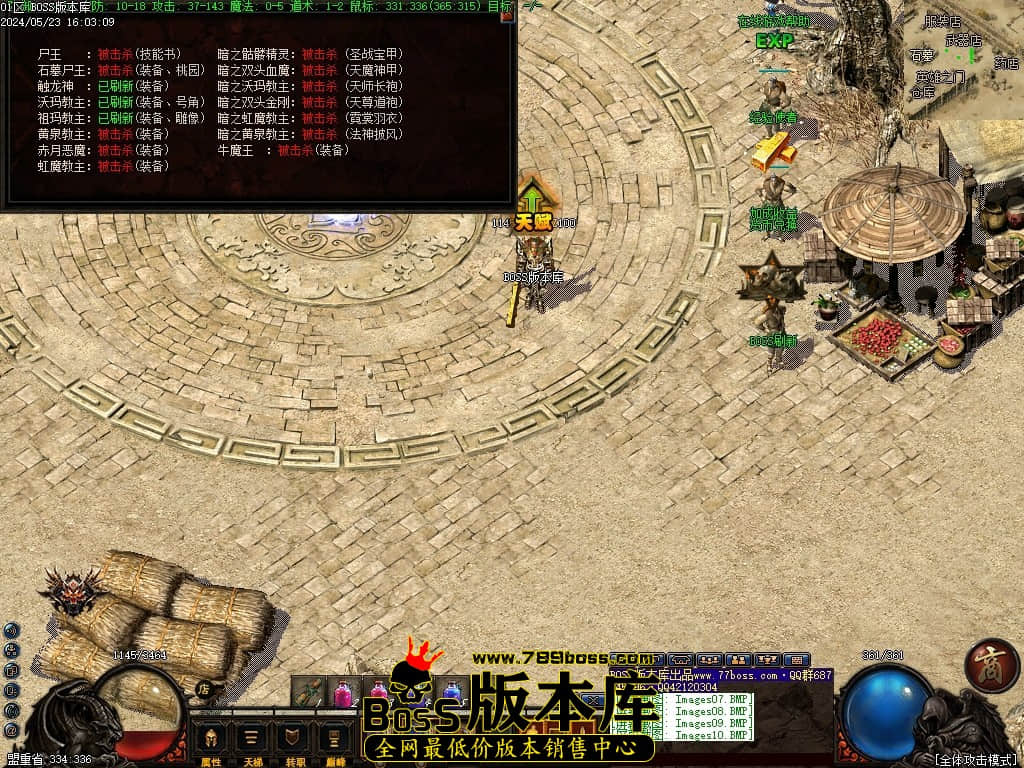Select the green bottle hotbar slot
1024x768 pixels.
tap(308, 692)
